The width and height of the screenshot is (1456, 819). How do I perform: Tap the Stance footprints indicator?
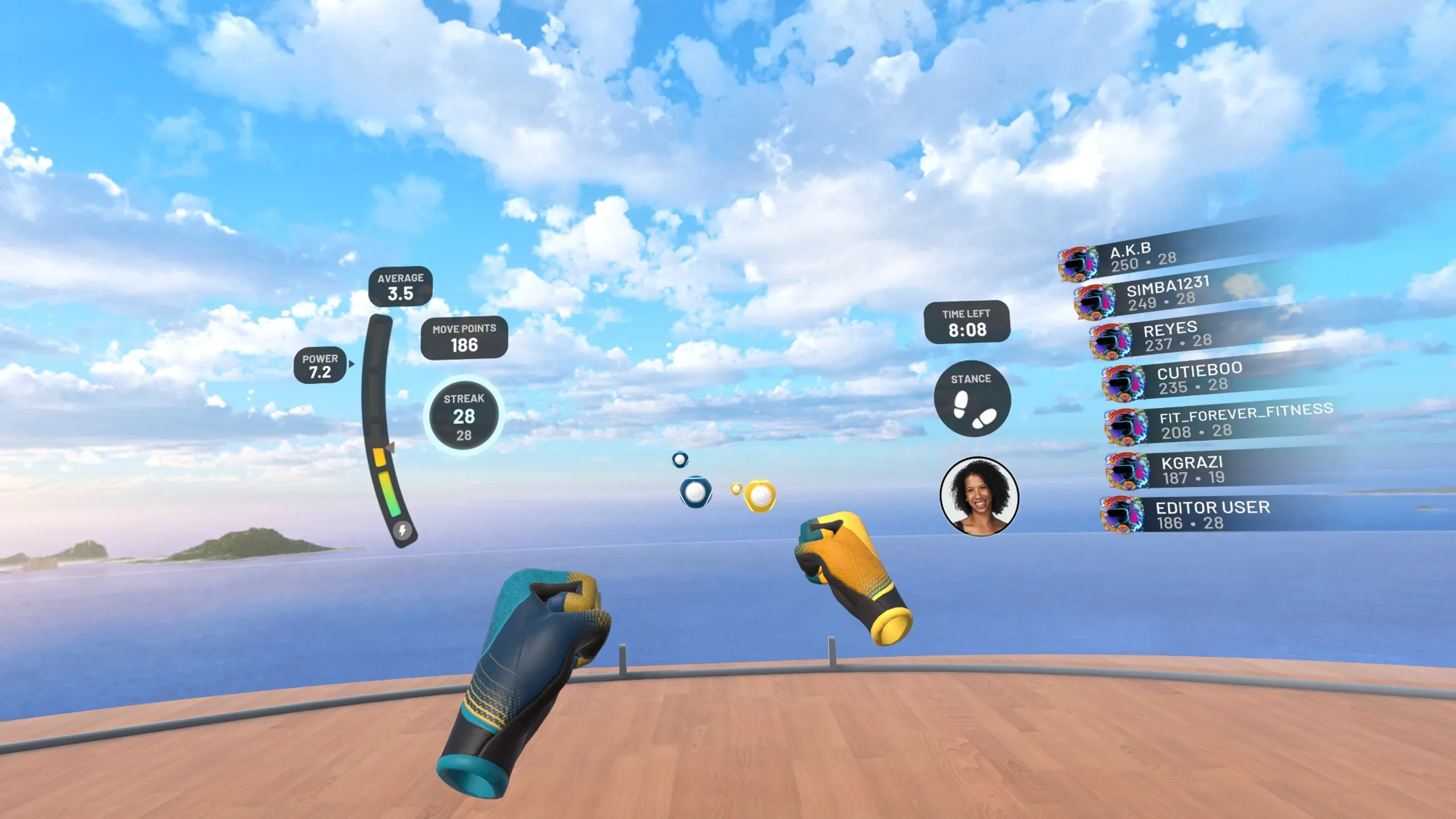pos(972,399)
